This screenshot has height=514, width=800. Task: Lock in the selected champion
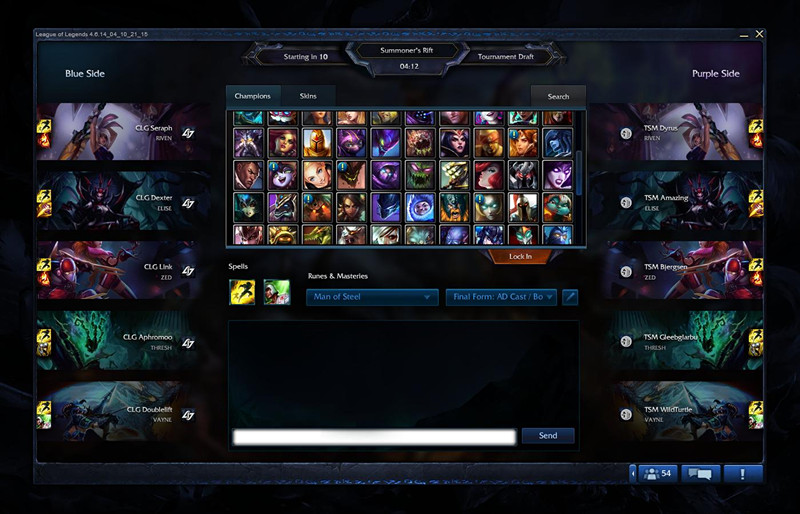point(520,257)
